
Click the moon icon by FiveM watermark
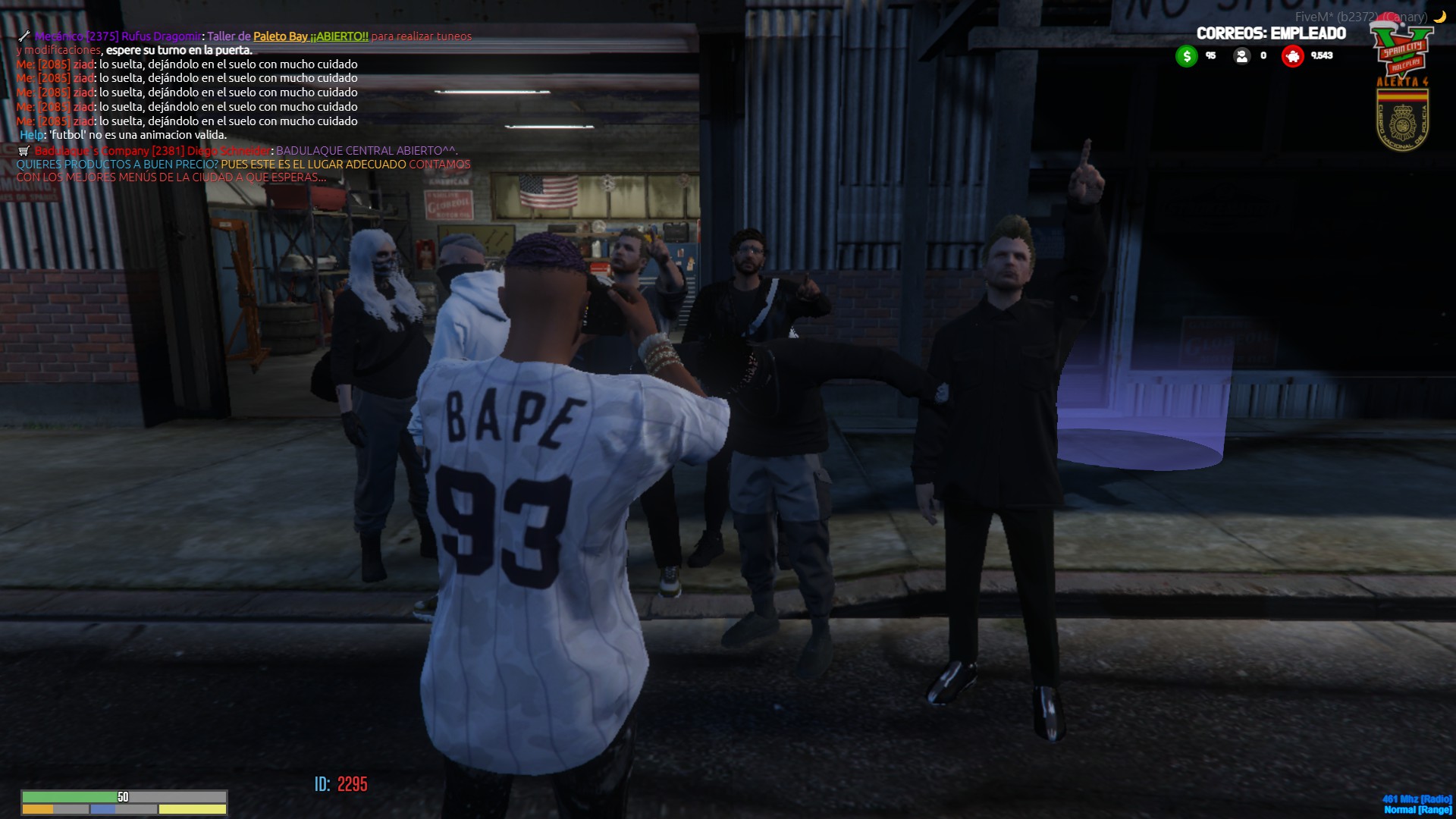pos(1439,17)
